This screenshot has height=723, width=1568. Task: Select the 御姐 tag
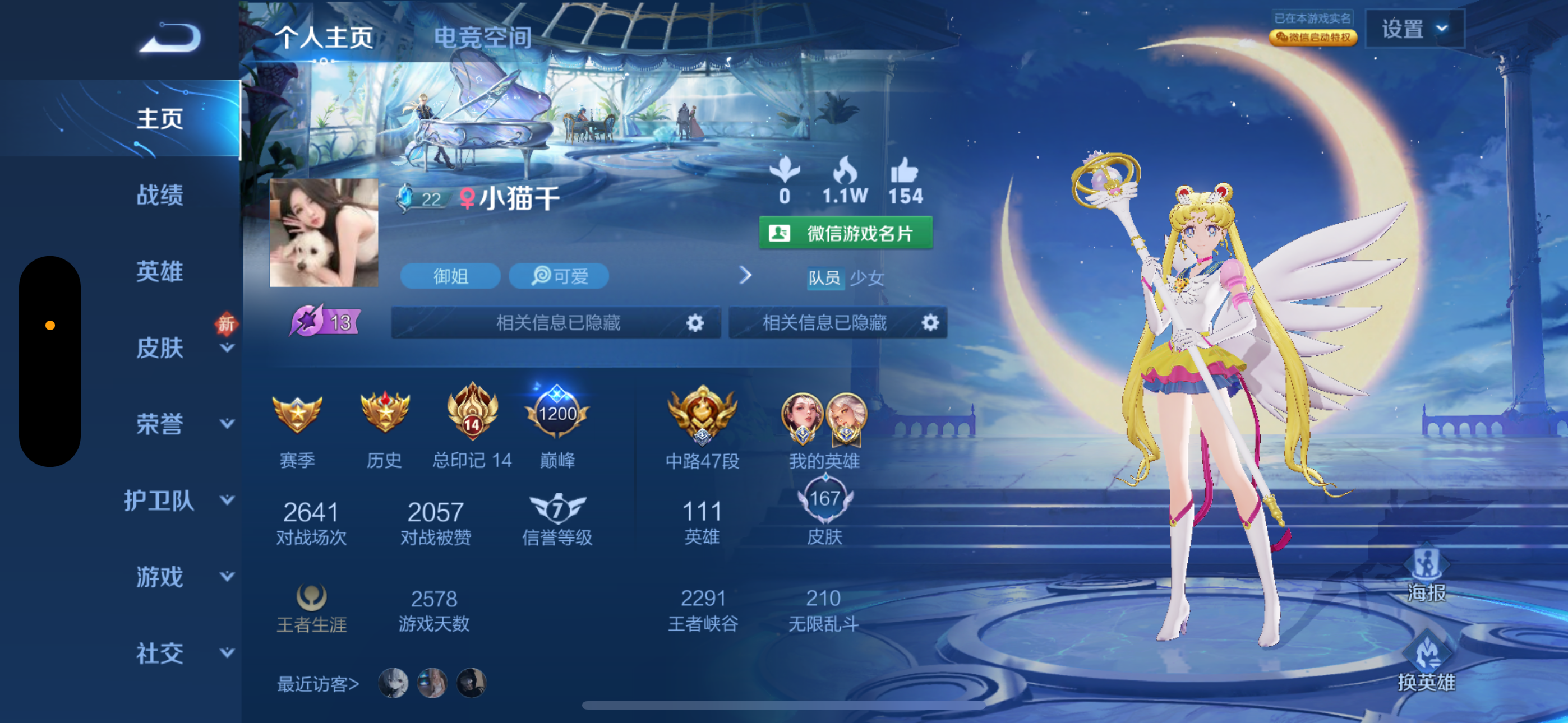pos(450,276)
